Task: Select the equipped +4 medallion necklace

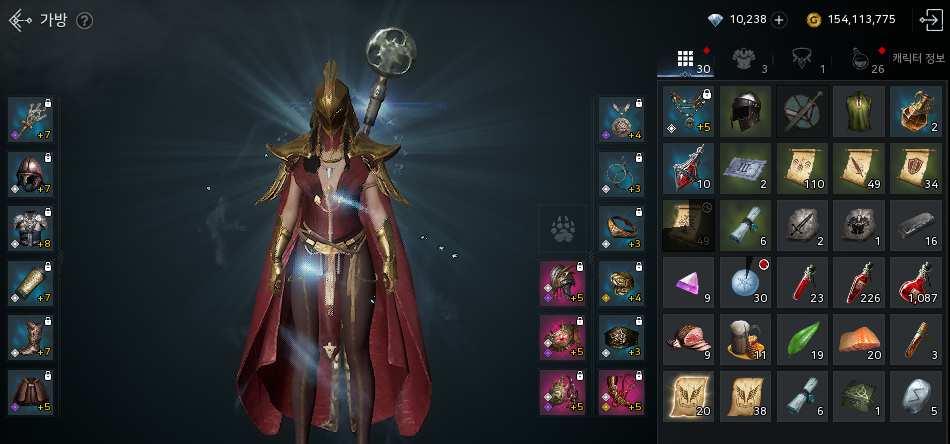Action: (622, 120)
